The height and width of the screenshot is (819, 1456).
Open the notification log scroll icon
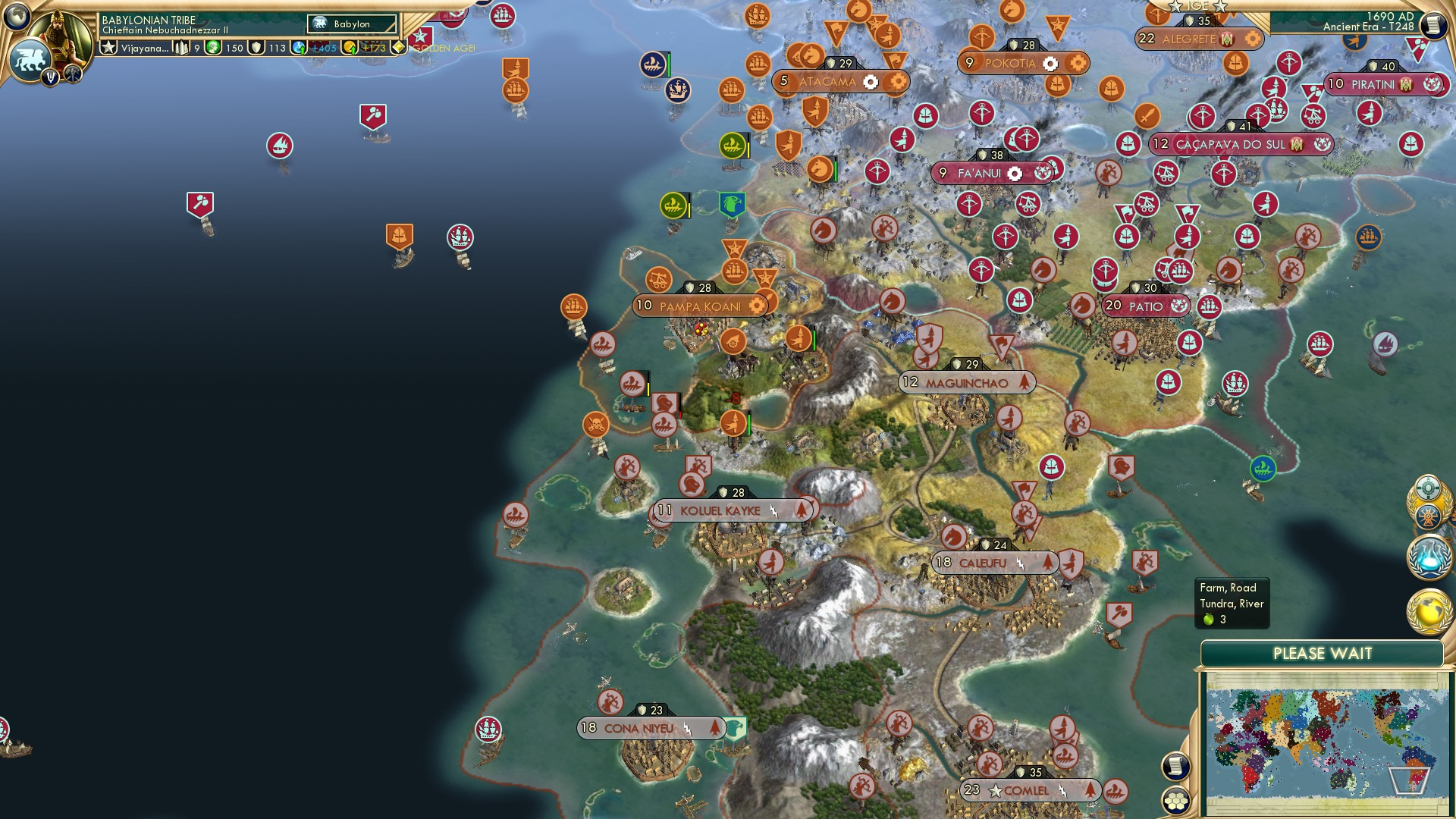tap(1176, 765)
